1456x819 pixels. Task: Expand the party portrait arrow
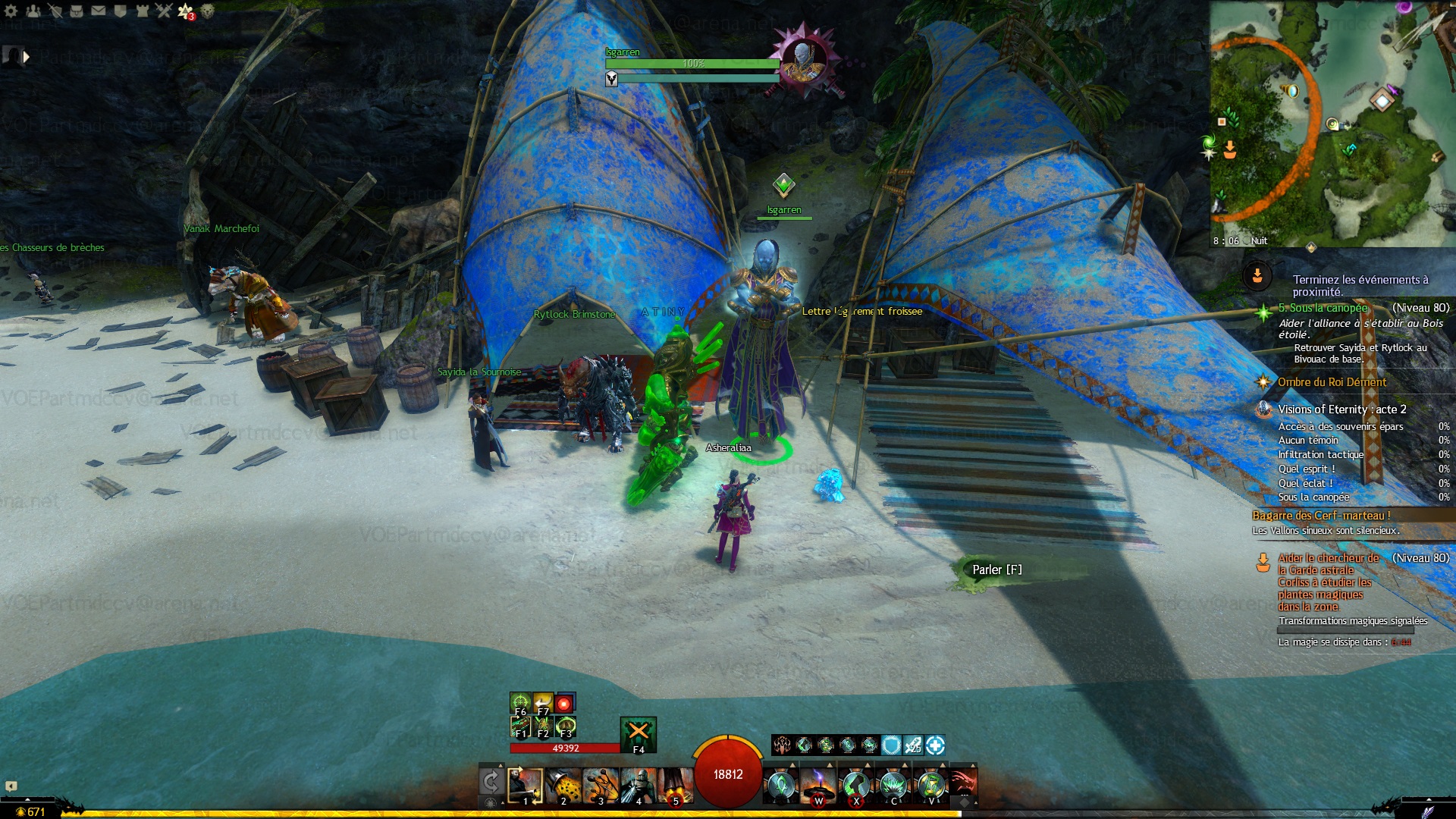pos(27,56)
